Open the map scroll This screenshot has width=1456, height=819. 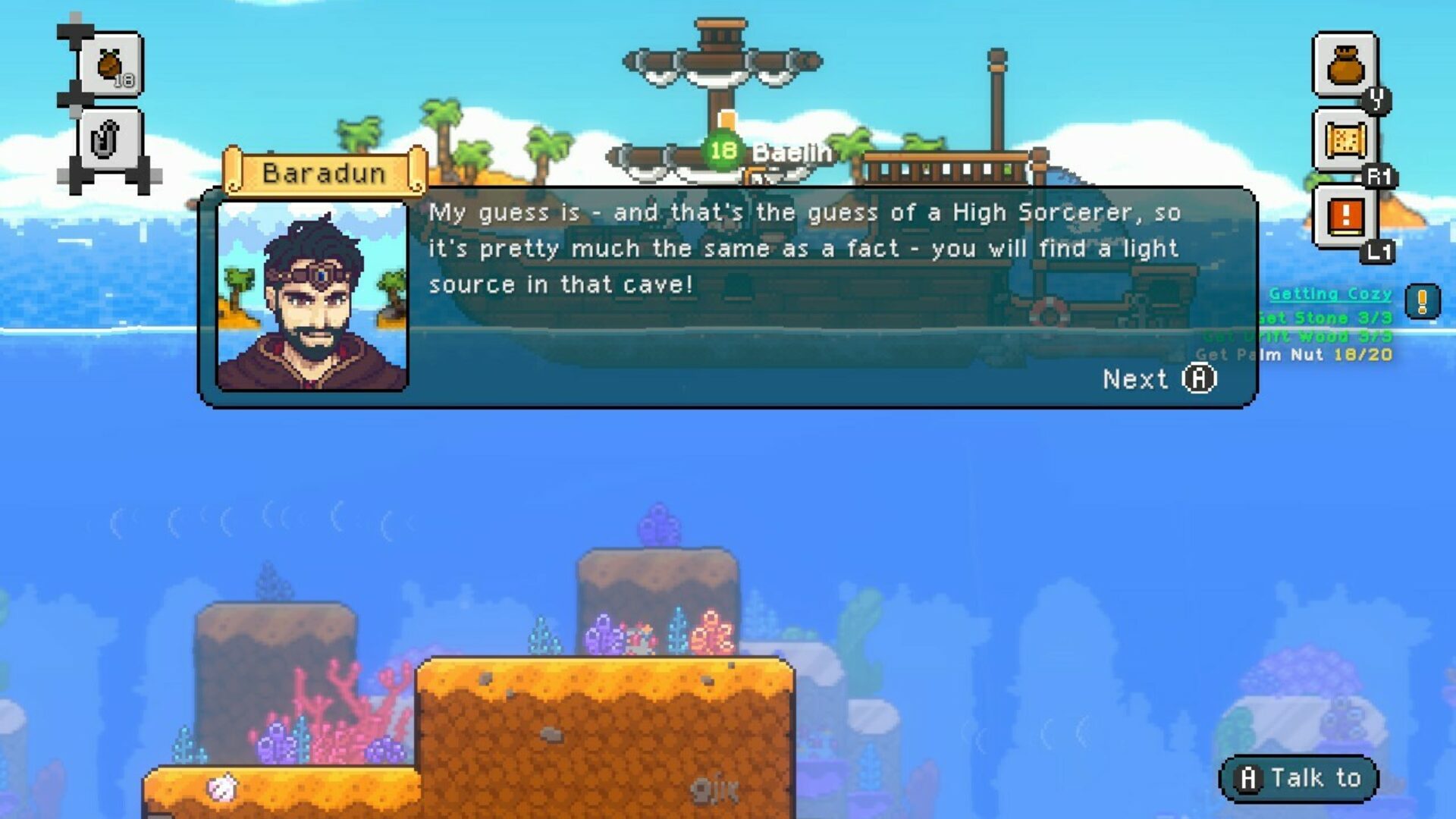click(x=1345, y=140)
